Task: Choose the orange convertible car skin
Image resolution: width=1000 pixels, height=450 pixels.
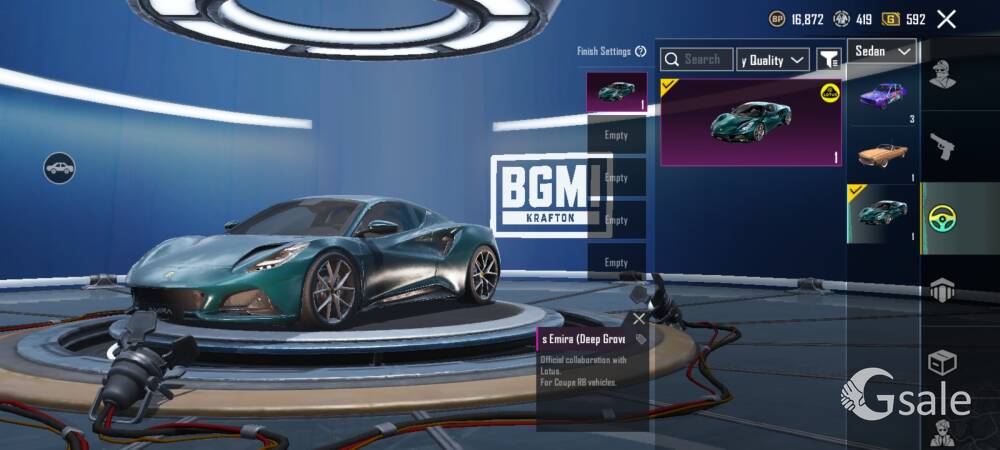Action: 883,155
